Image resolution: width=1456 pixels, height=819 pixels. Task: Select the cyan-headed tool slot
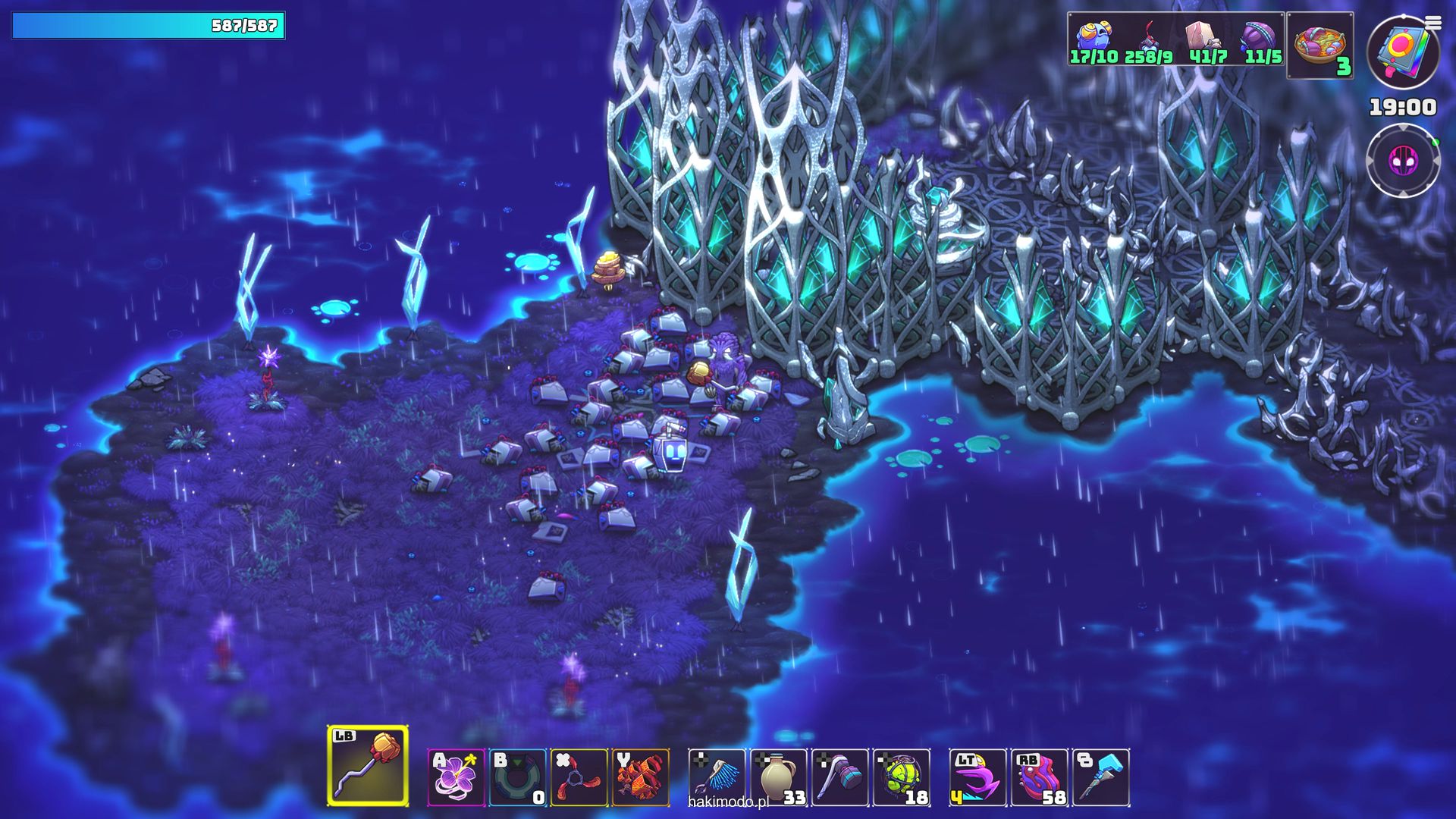tap(1100, 777)
